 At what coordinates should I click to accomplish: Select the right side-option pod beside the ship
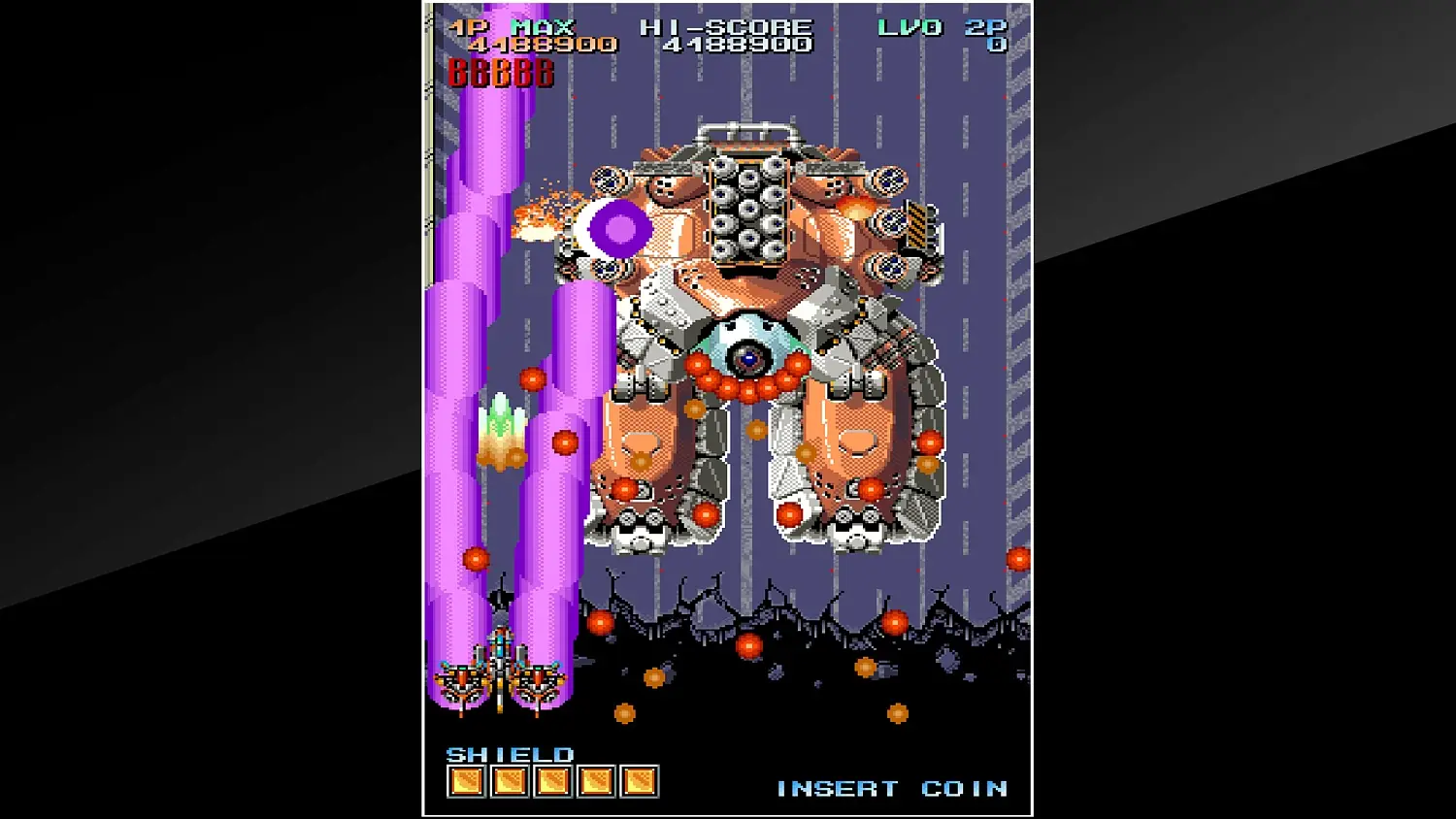tap(540, 681)
